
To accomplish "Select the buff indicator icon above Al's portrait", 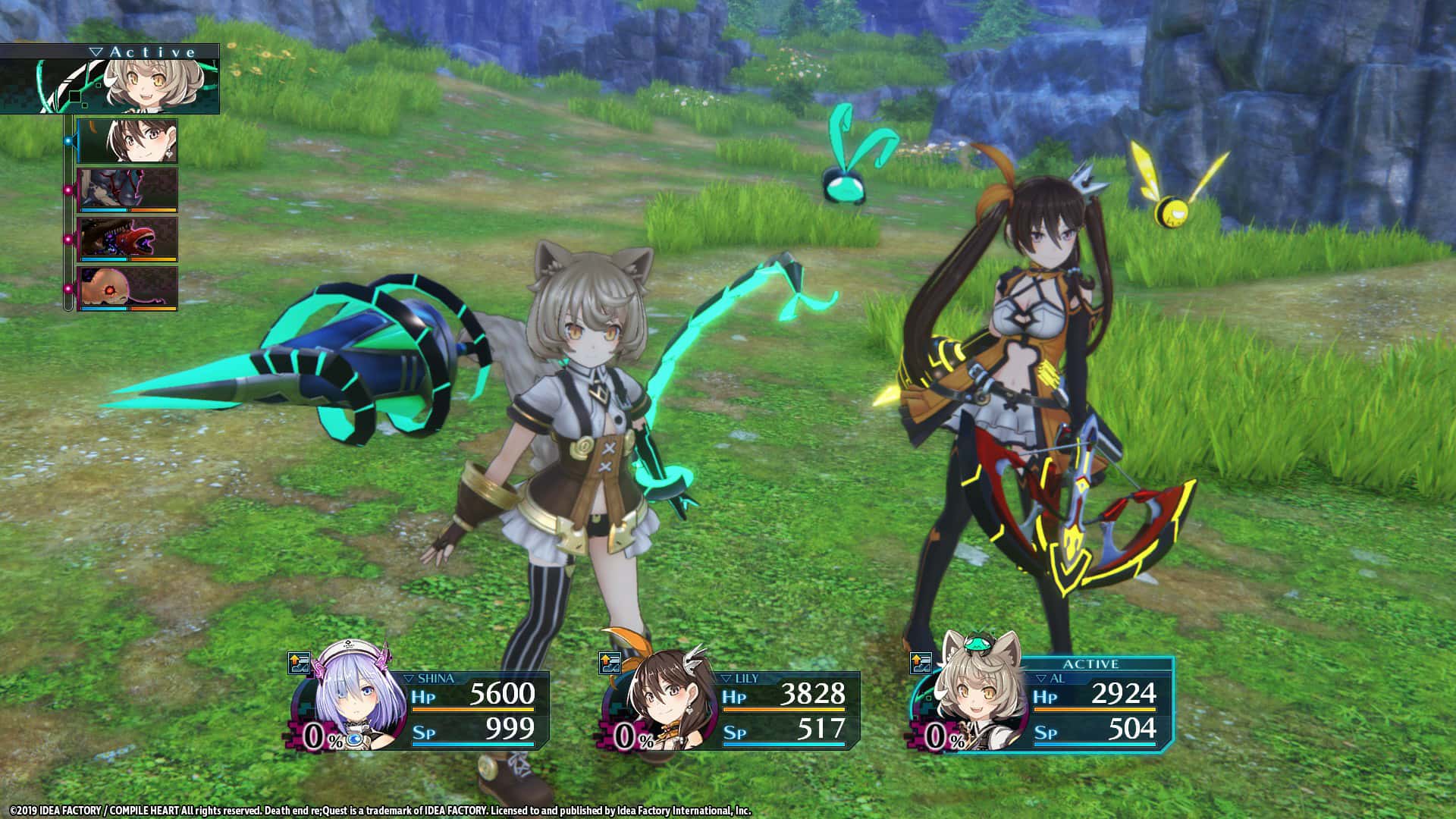I will click(921, 662).
